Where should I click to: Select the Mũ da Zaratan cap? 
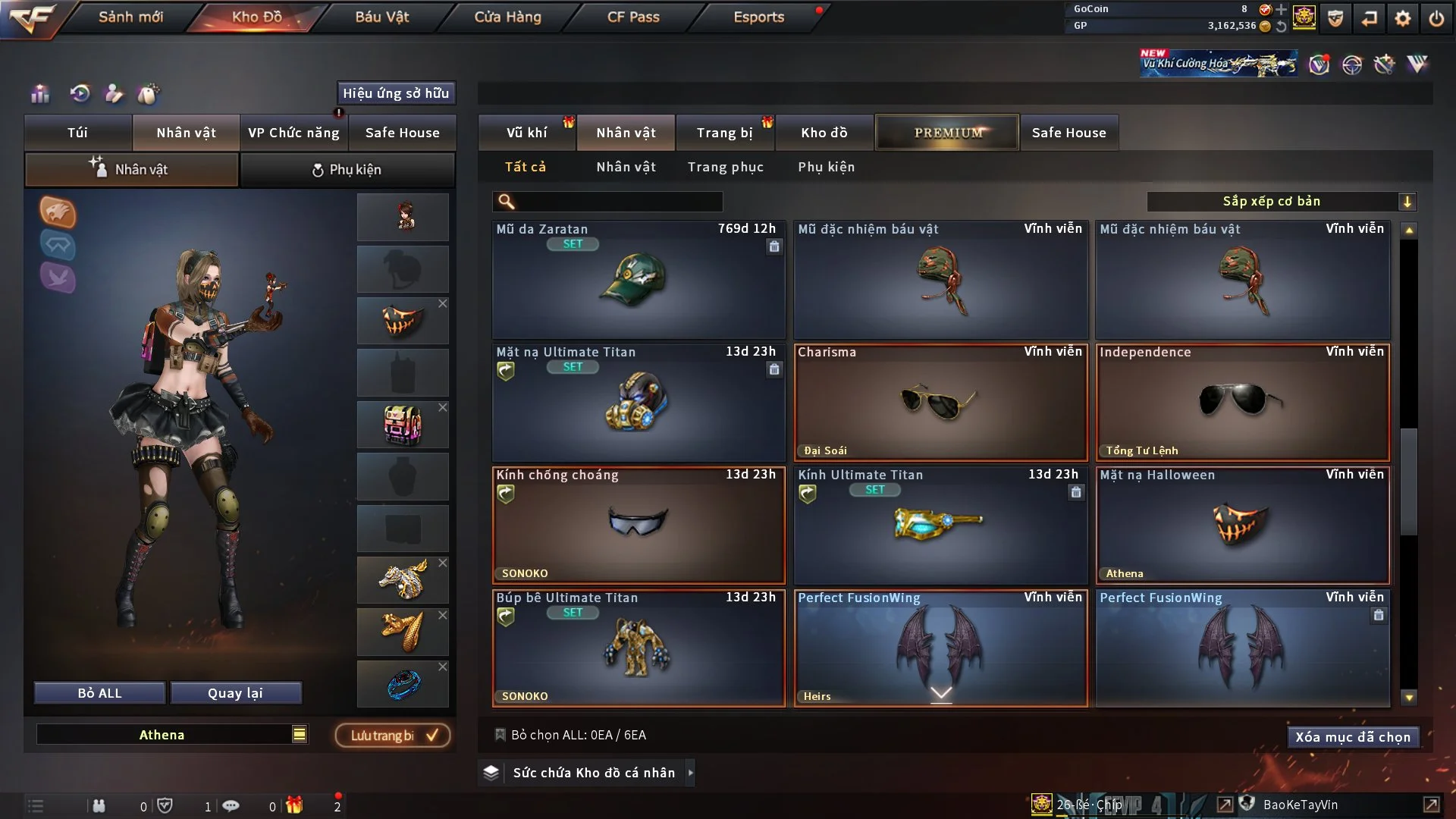(x=638, y=281)
